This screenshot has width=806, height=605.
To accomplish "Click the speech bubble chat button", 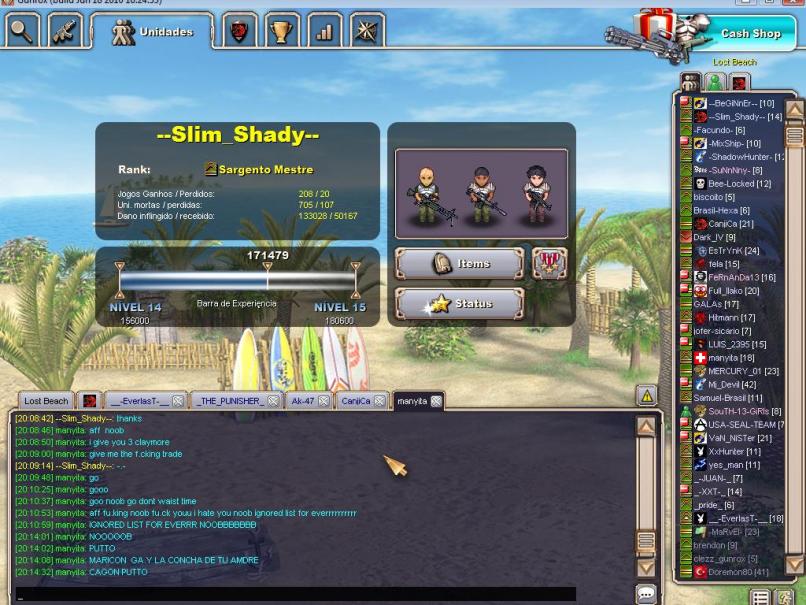I will pos(646,594).
